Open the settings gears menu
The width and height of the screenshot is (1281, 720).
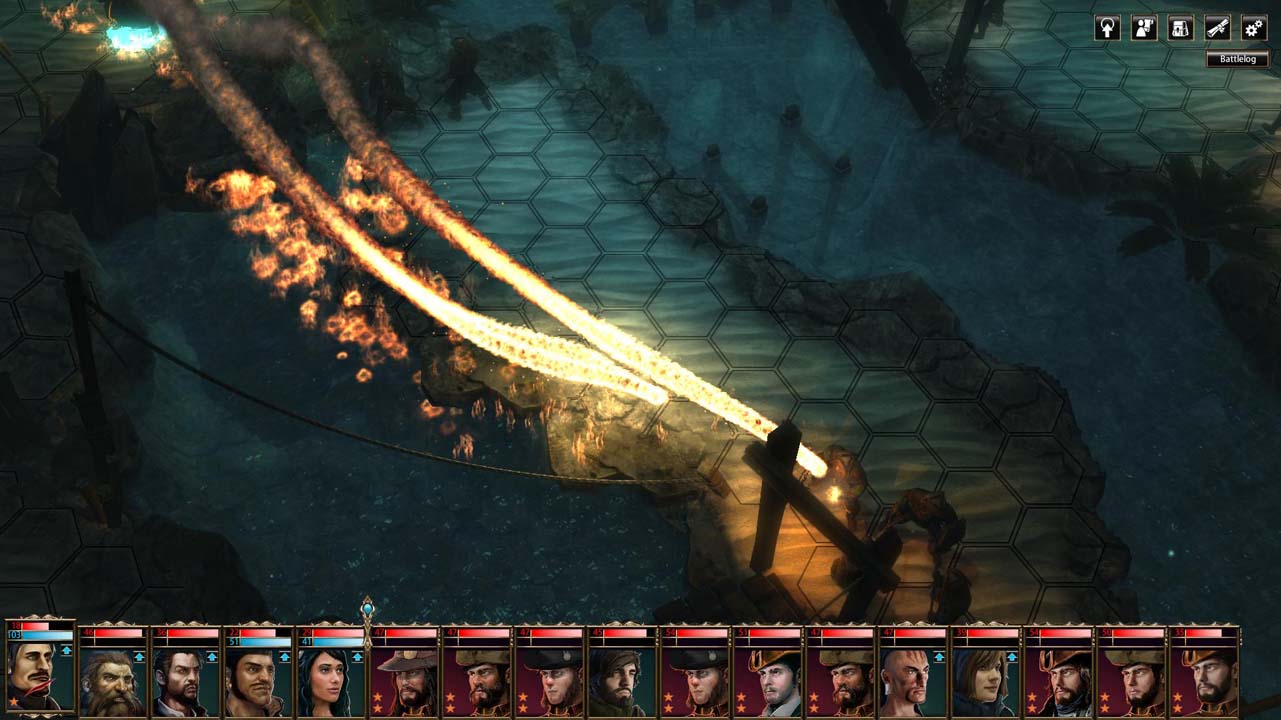[1254, 28]
